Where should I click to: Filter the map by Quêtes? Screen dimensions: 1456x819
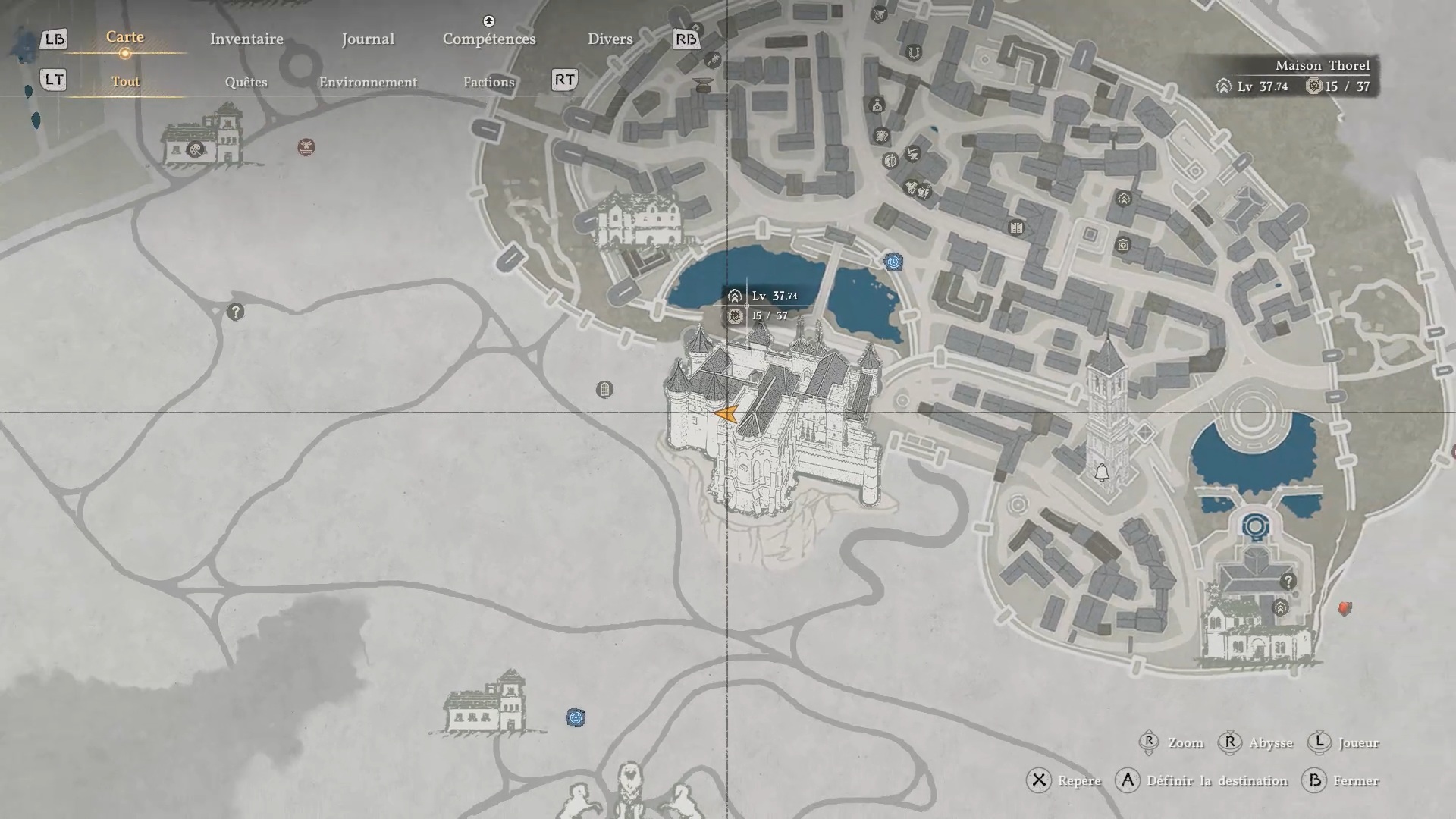click(x=246, y=82)
